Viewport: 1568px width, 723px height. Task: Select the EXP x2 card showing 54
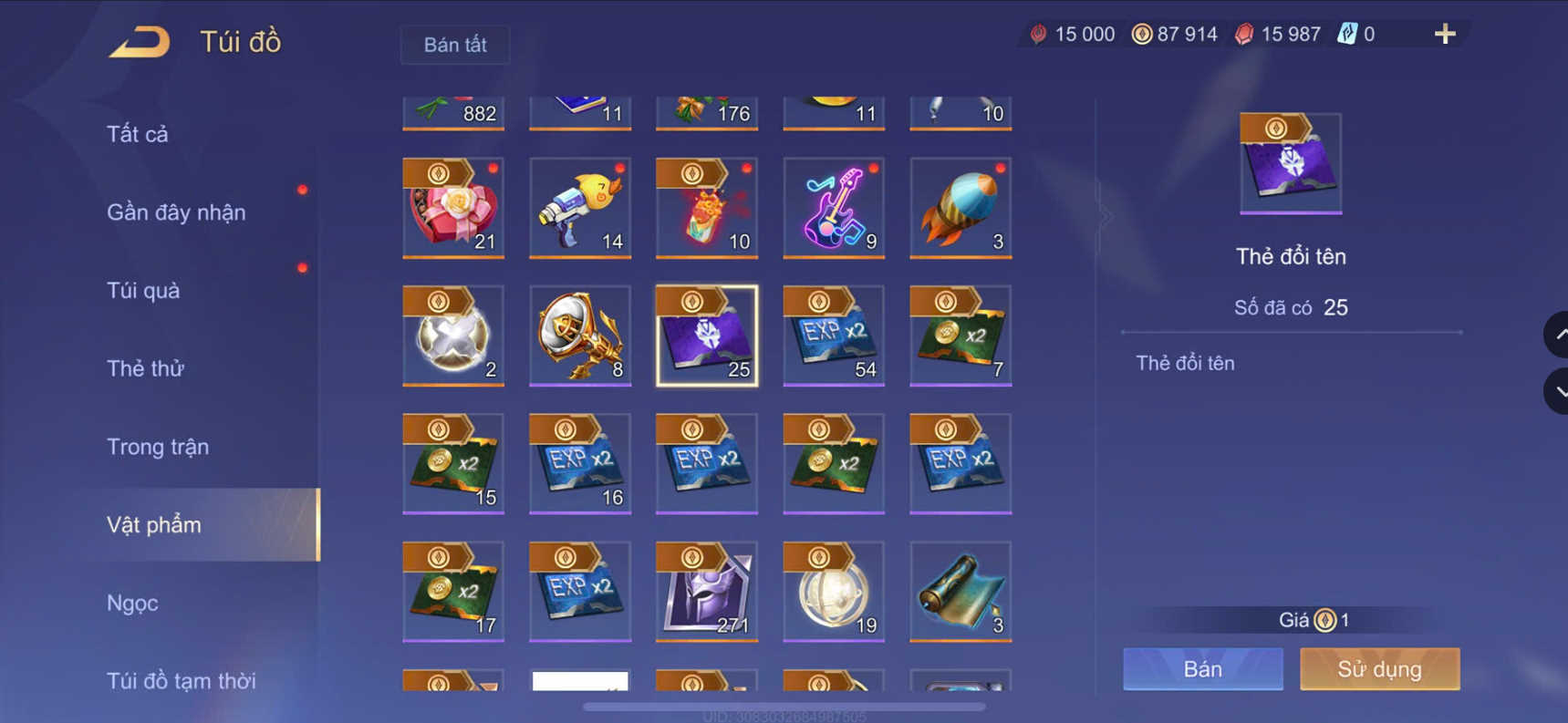(833, 336)
